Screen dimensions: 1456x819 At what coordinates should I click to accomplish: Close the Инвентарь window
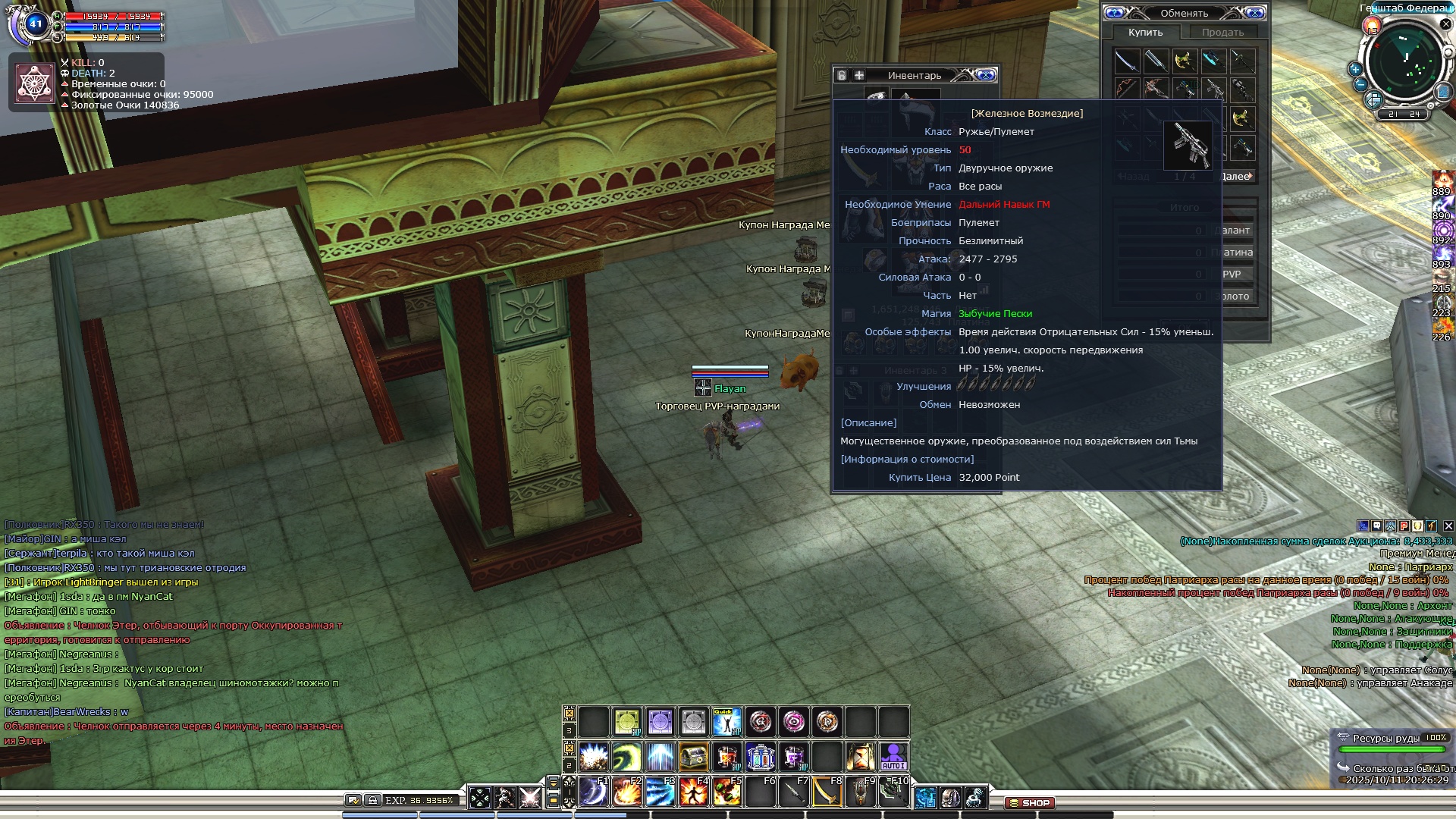986,75
